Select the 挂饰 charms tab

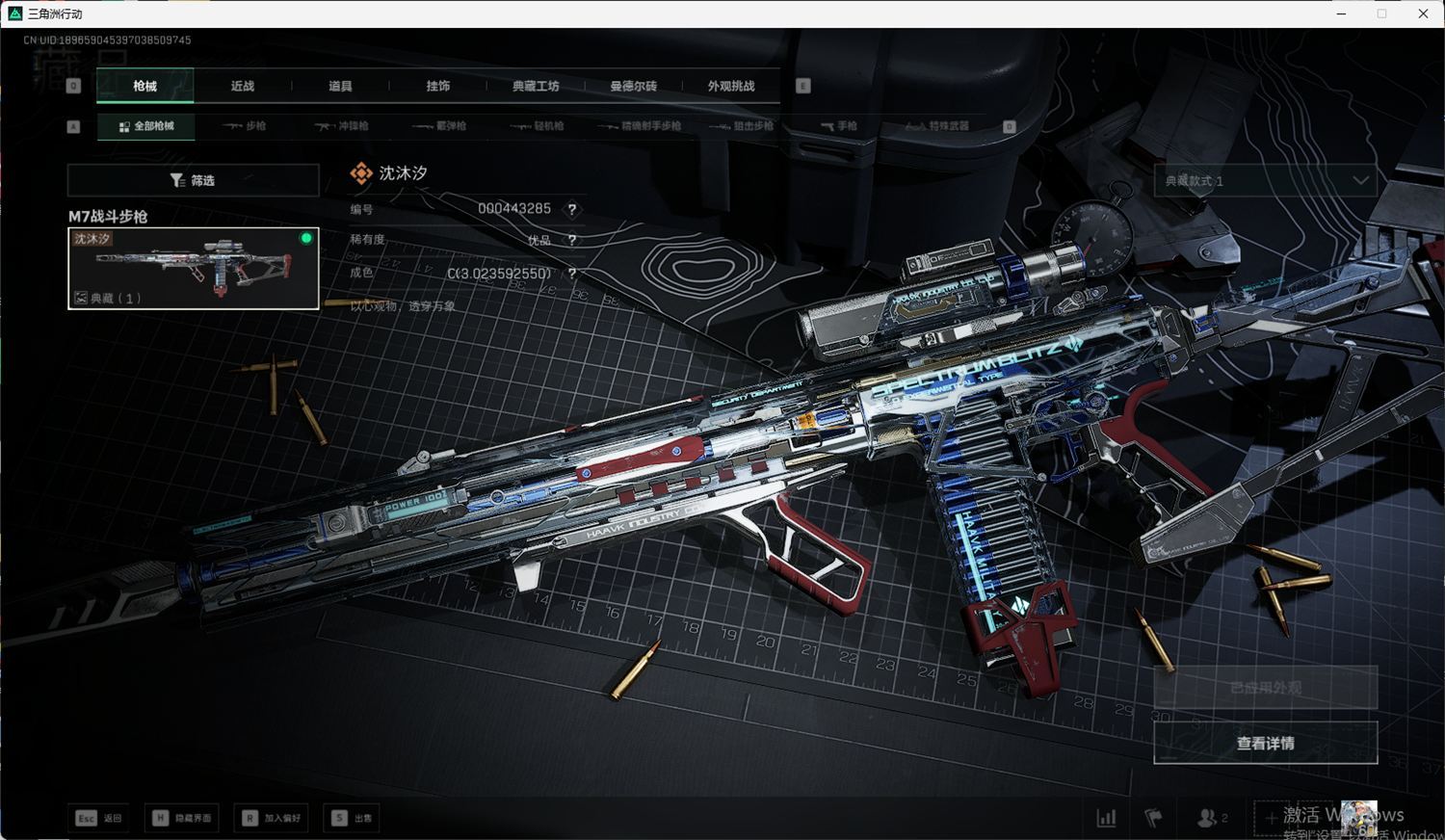point(438,86)
